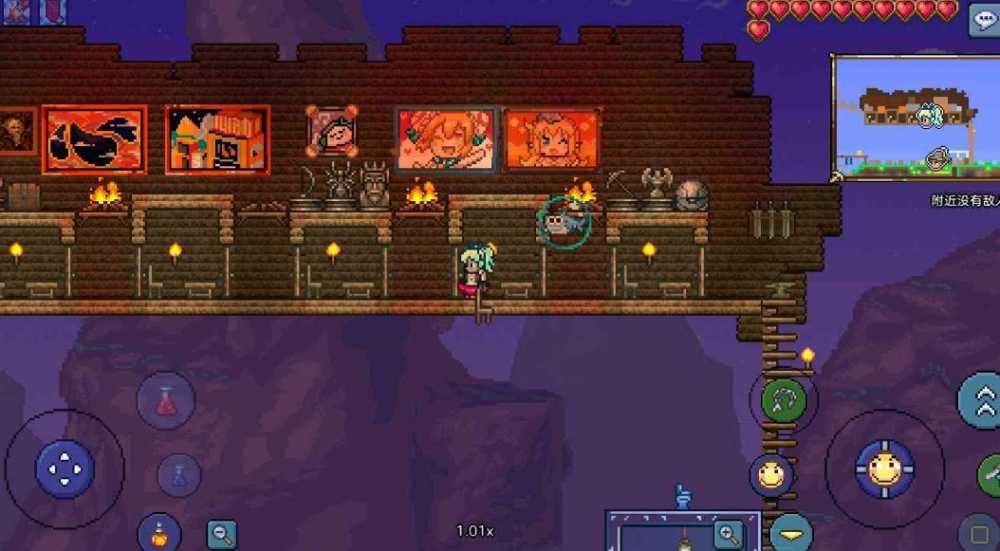Viewport: 1000px width, 551px height.
Task: Open the chat speech bubble button
Action: (x=984, y=20)
